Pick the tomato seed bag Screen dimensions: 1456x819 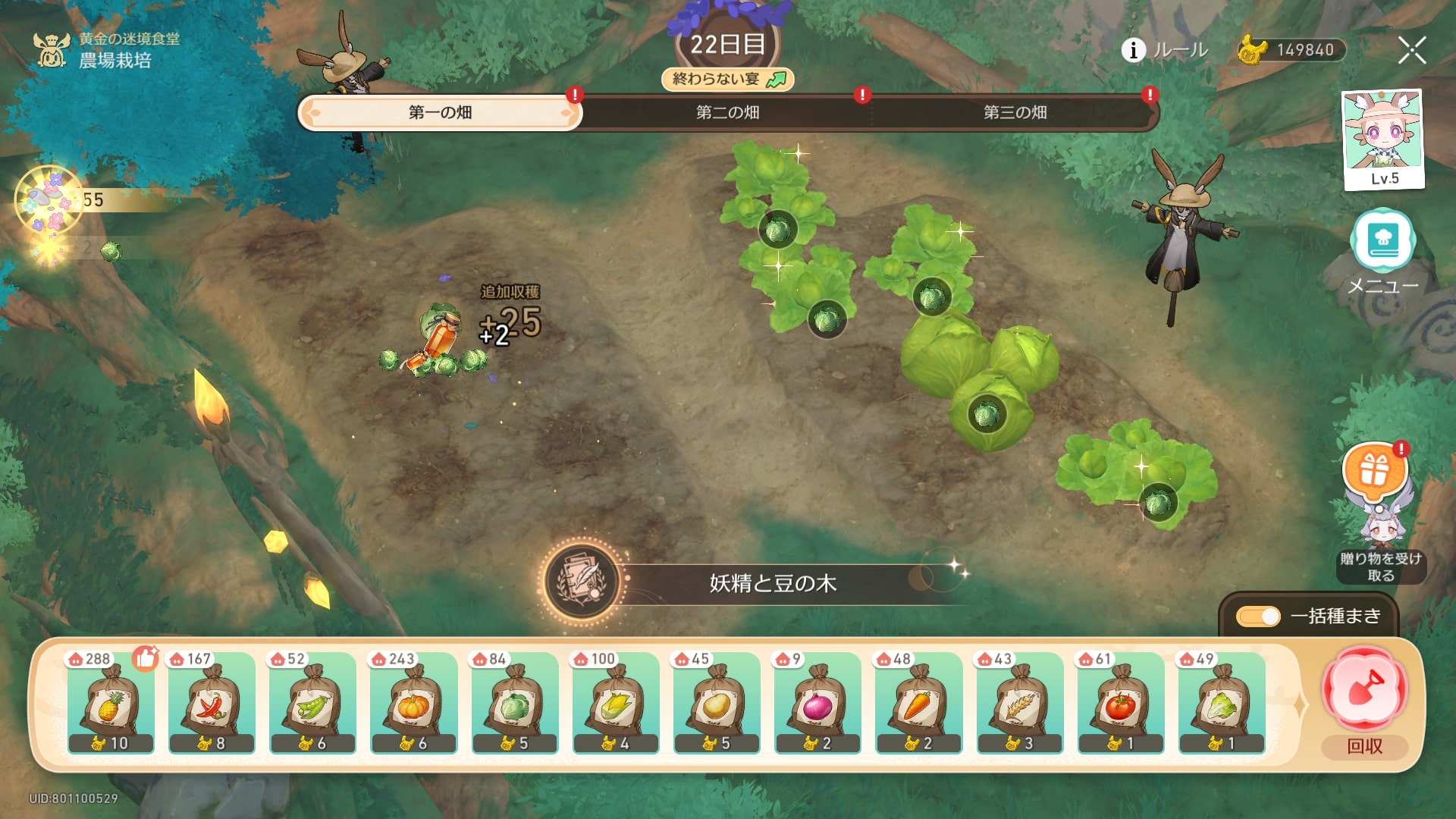tap(1121, 703)
